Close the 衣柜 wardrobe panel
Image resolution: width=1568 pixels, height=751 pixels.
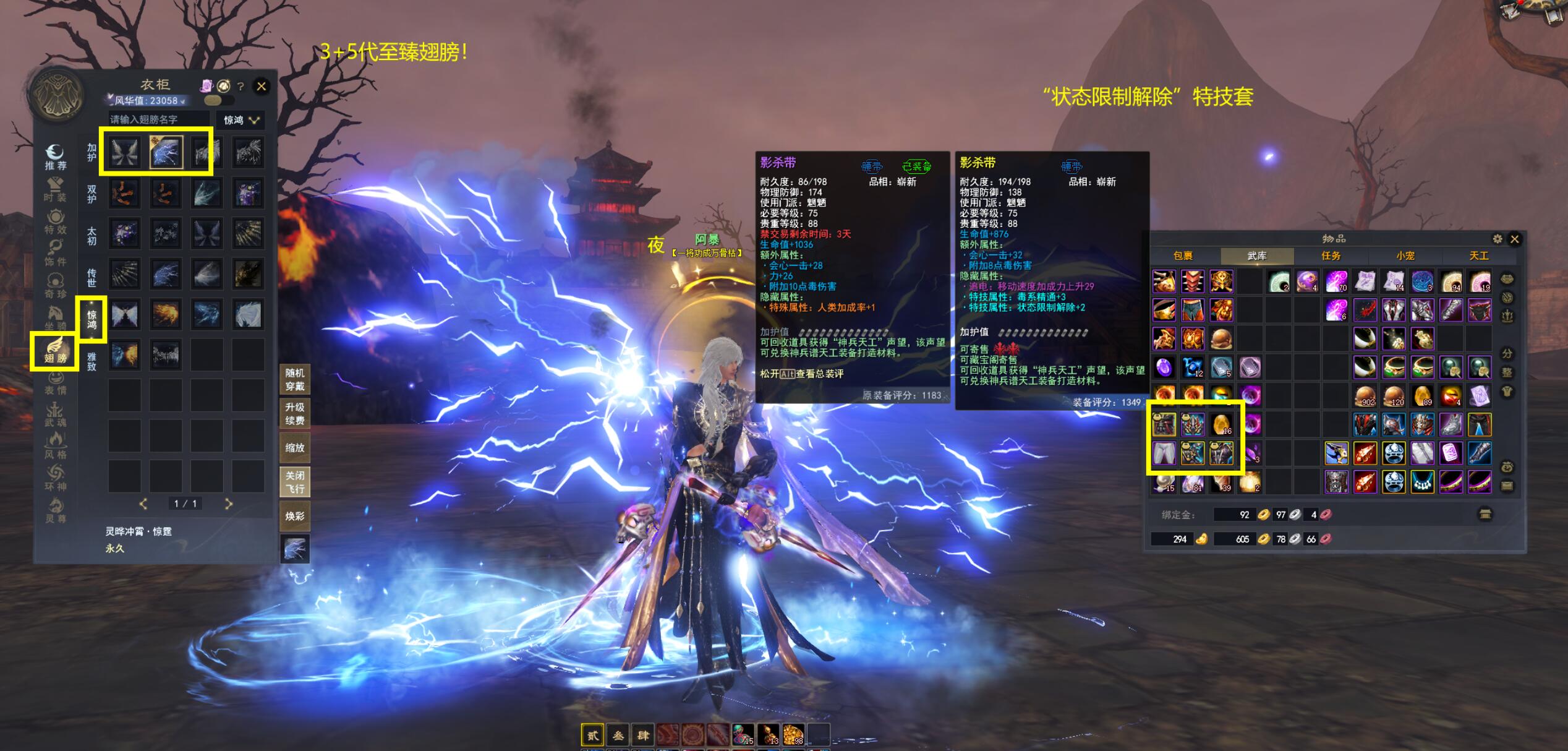pyautogui.click(x=262, y=87)
